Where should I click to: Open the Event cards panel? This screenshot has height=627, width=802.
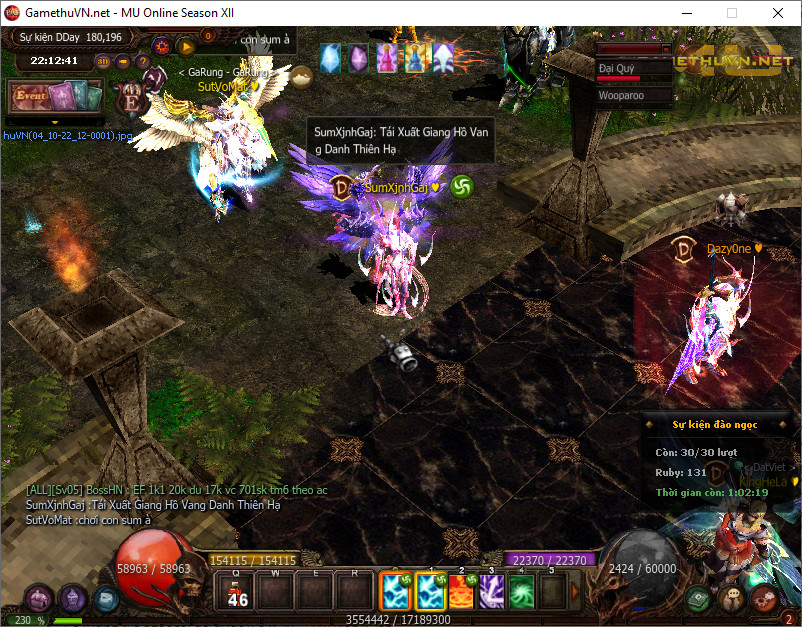point(55,98)
